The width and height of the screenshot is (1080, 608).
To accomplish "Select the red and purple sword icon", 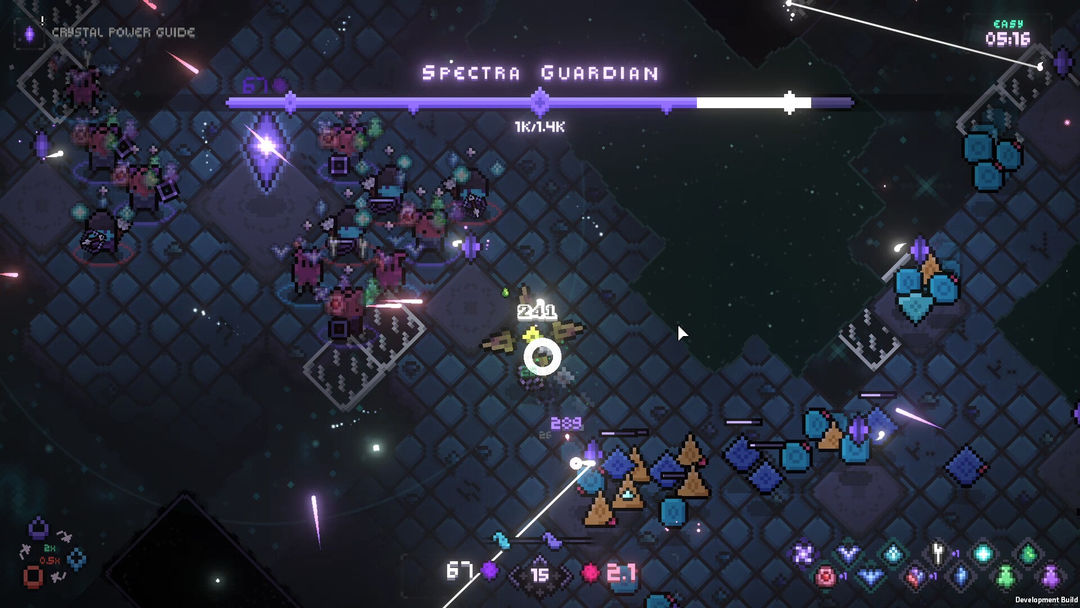I will [915, 577].
